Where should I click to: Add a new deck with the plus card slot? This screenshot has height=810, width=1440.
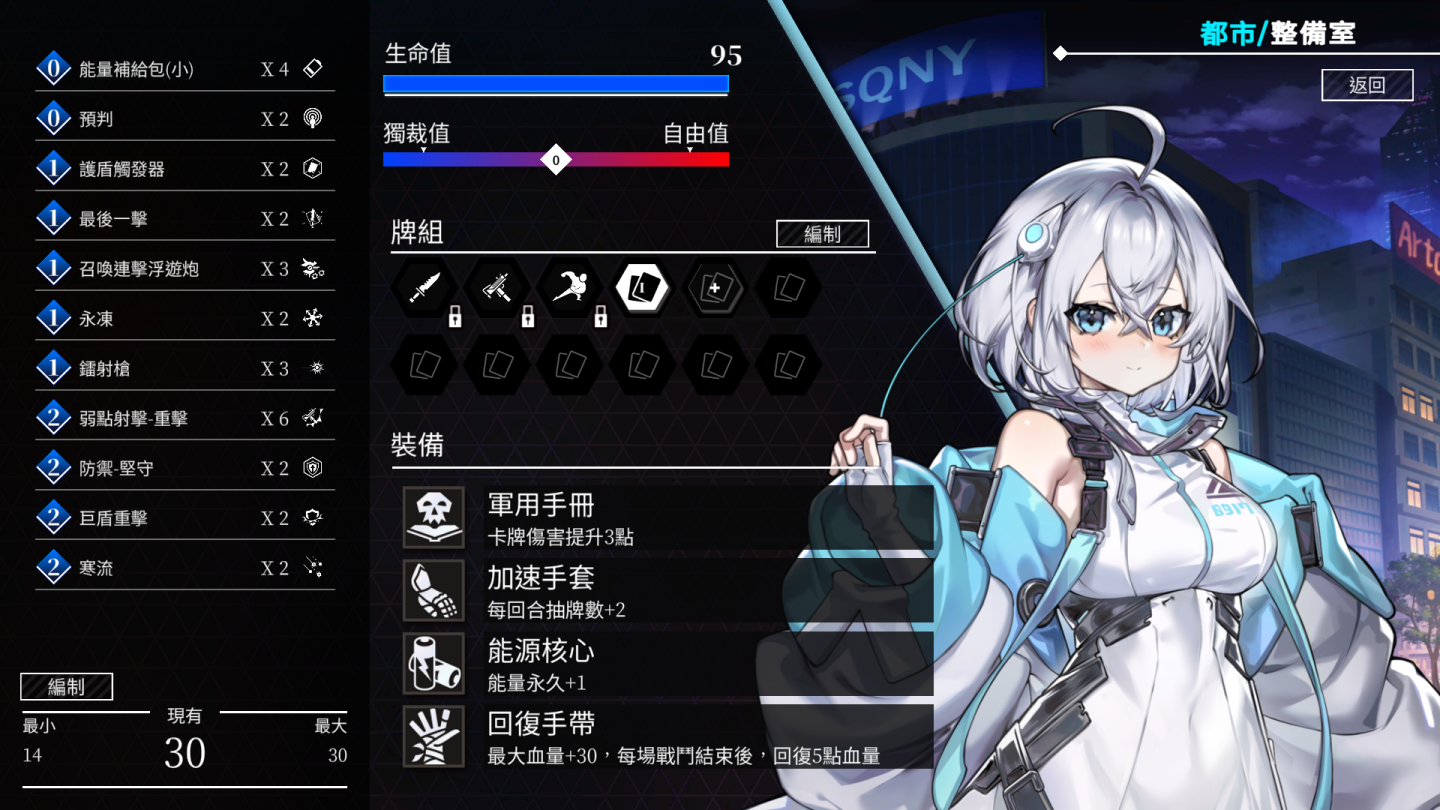[x=716, y=288]
